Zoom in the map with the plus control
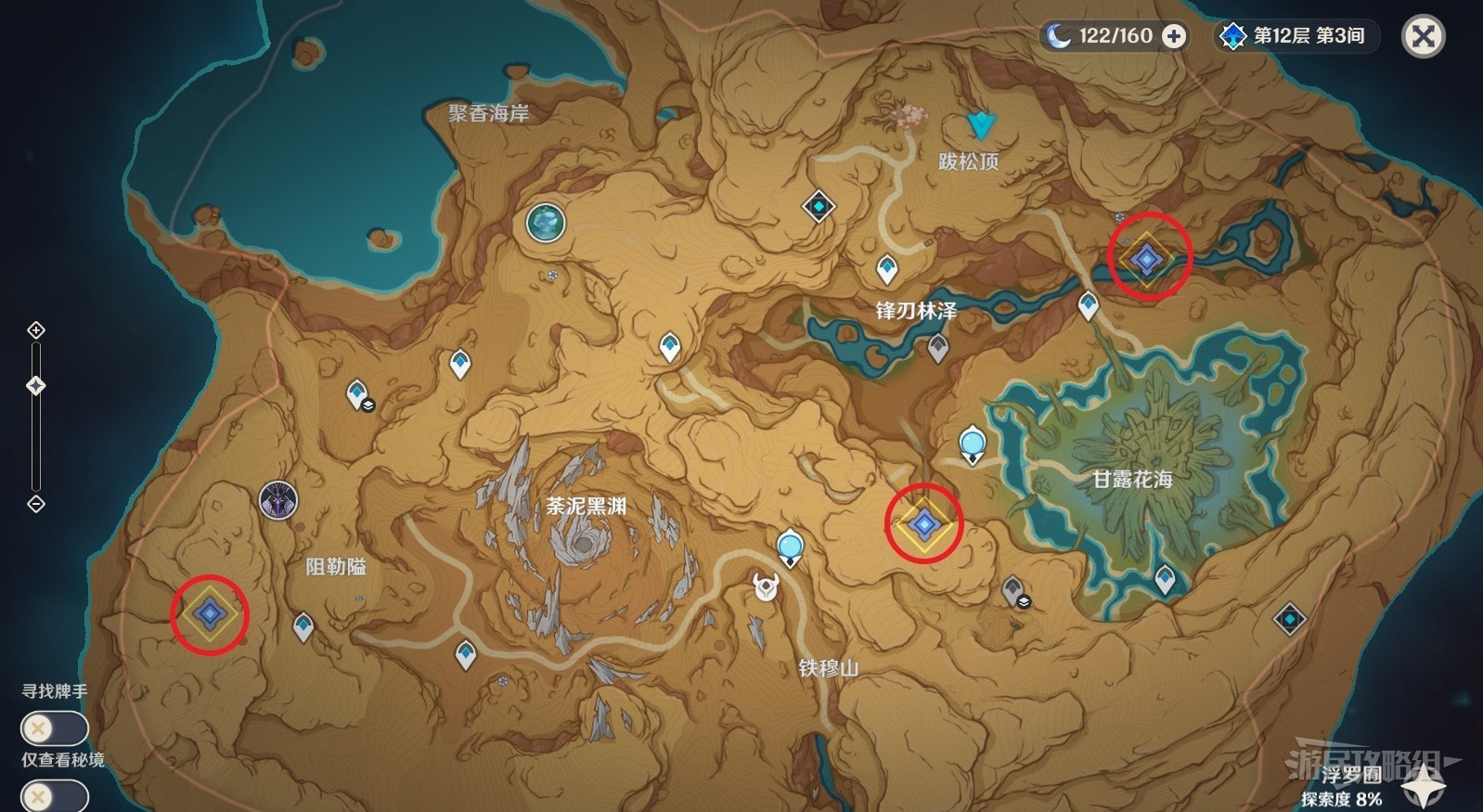Viewport: 1483px width, 812px height. tap(36, 330)
